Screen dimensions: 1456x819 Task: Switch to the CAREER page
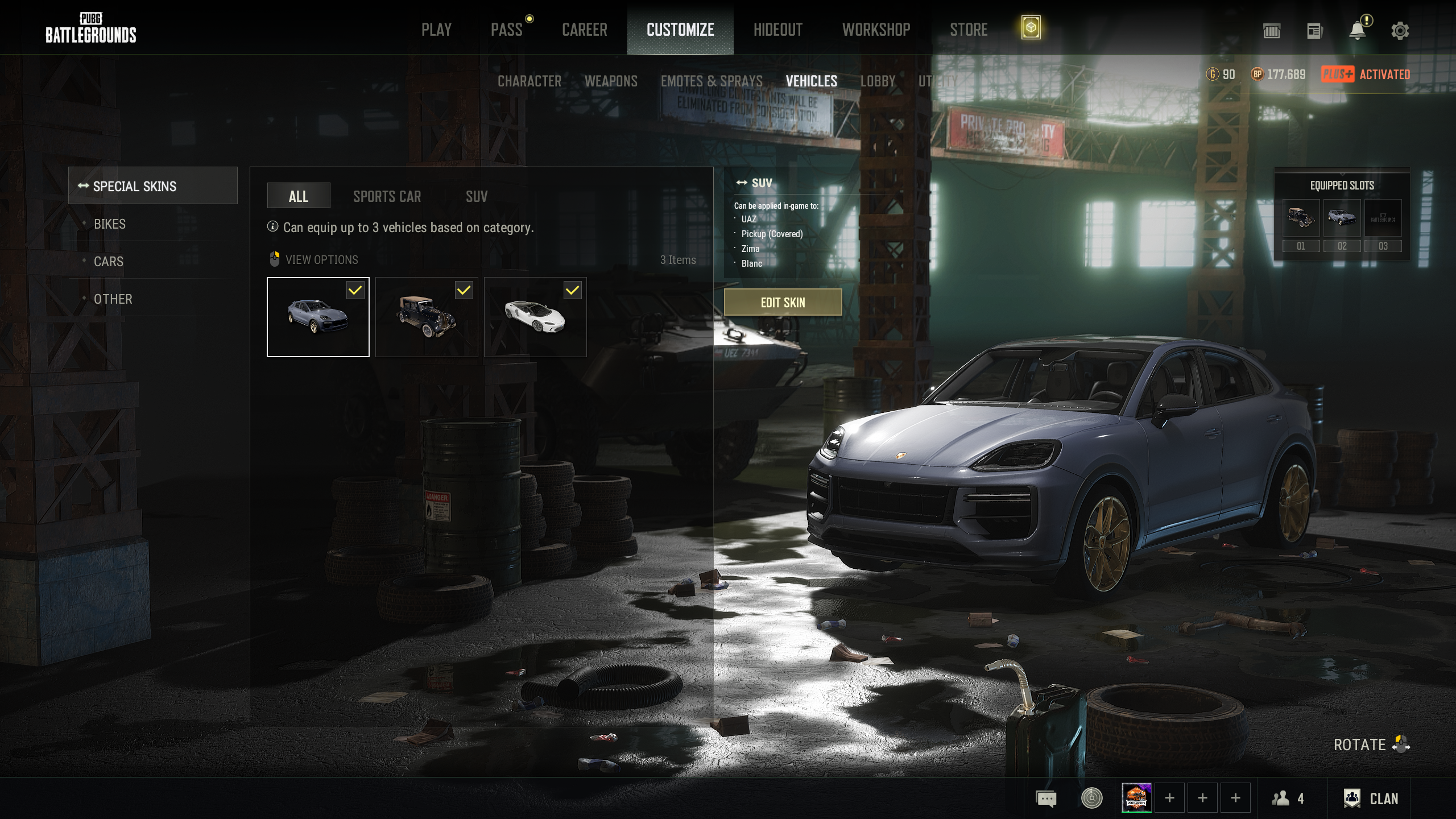(x=584, y=30)
